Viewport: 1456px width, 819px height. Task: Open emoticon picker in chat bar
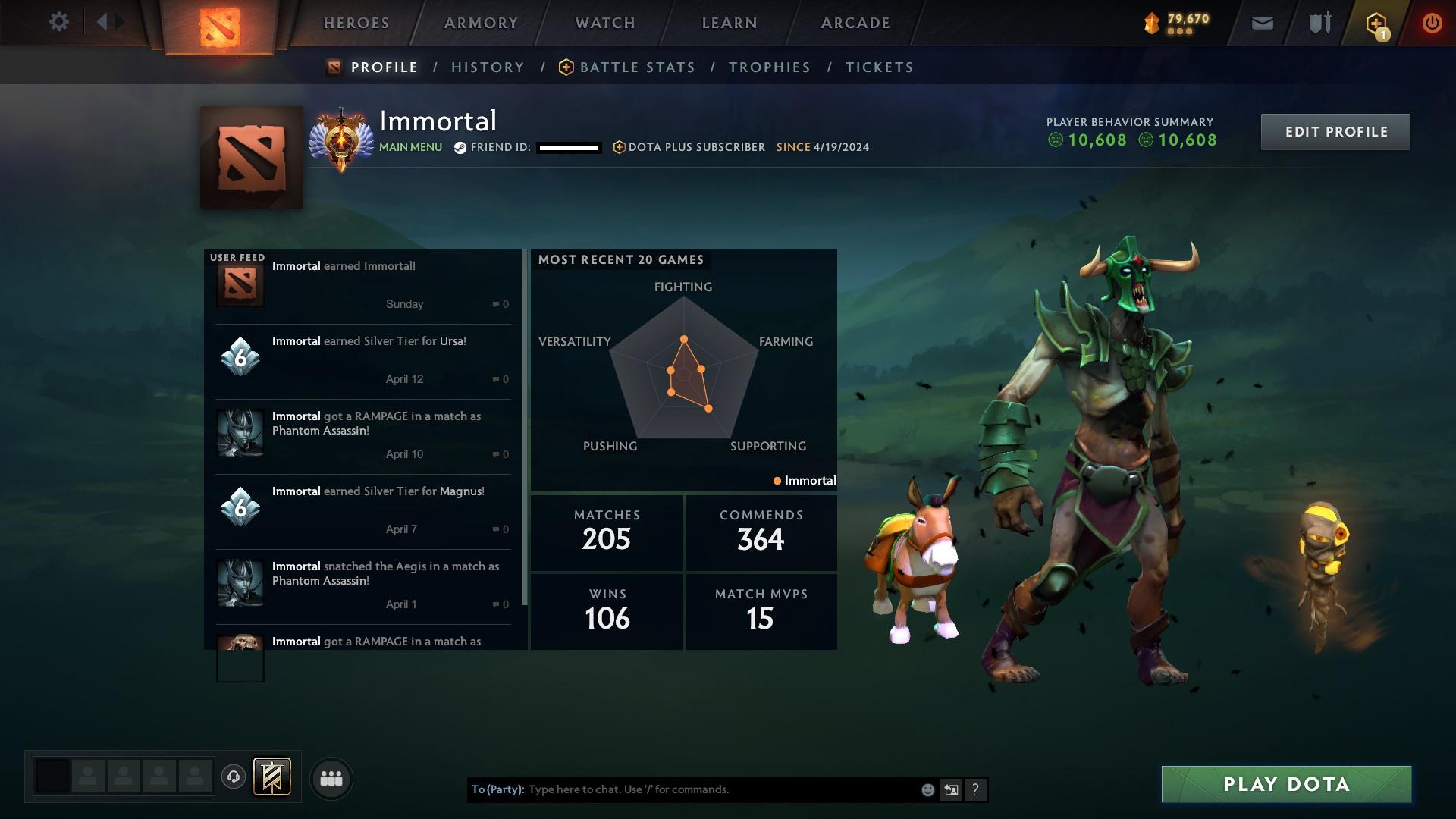[927, 789]
